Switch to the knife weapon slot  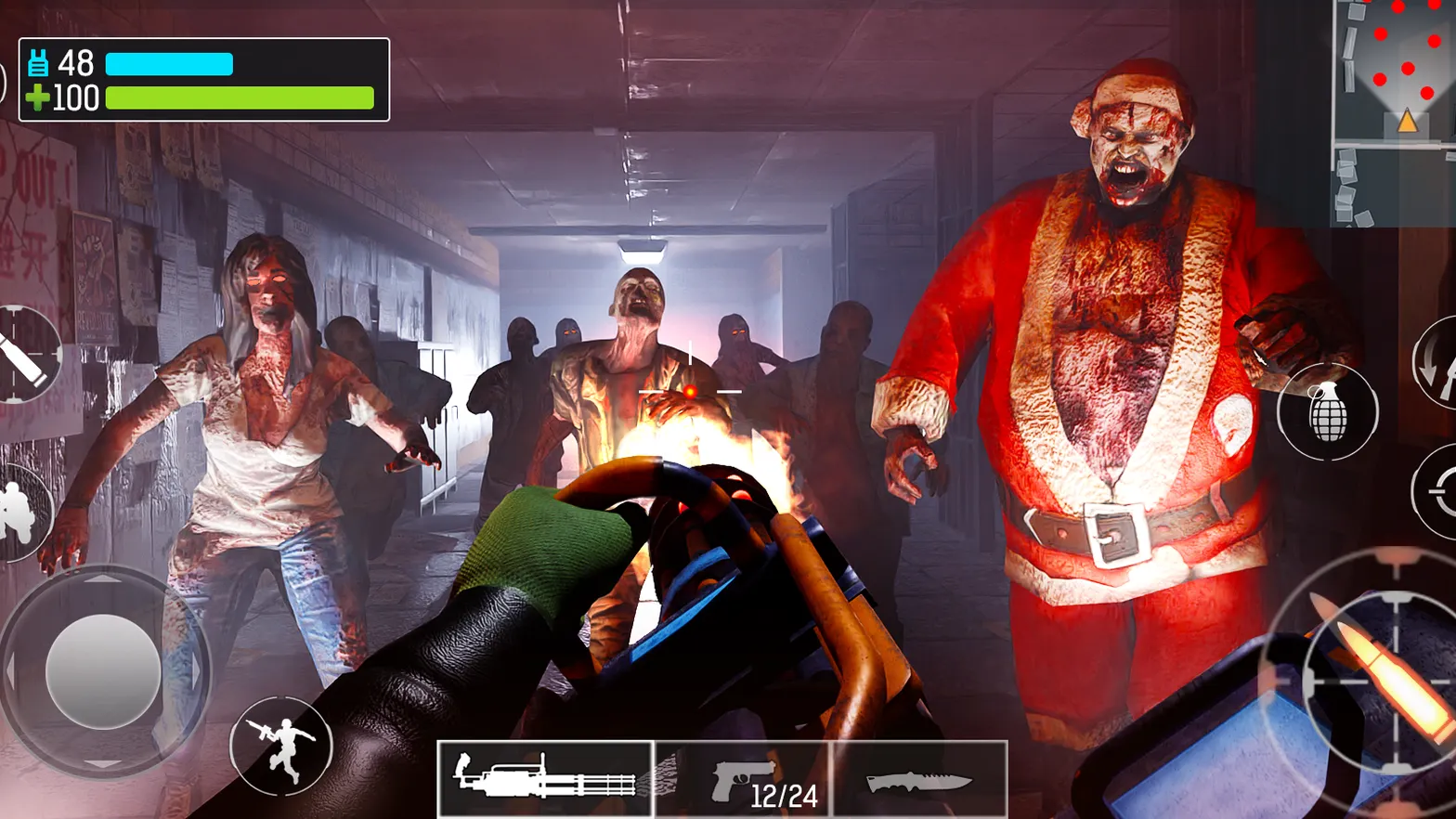click(915, 780)
